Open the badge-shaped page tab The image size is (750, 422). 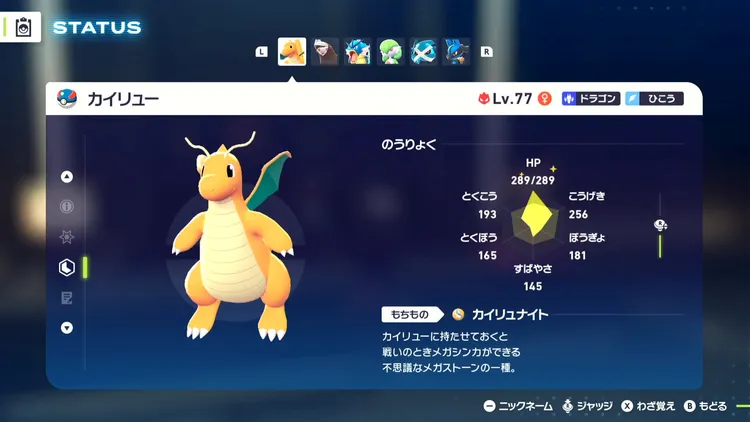[67, 237]
